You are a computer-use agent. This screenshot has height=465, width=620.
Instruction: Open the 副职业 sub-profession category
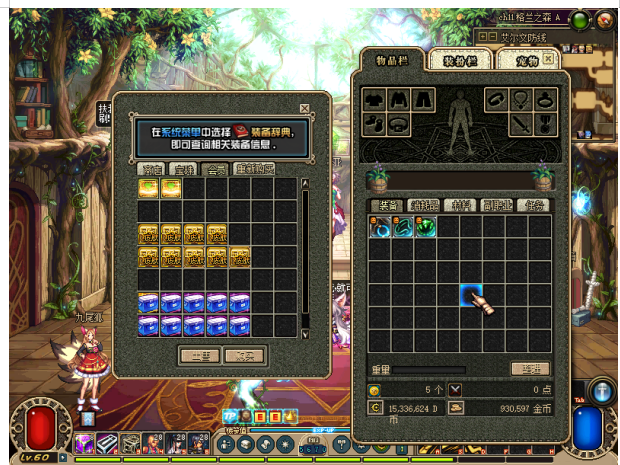pos(497,206)
